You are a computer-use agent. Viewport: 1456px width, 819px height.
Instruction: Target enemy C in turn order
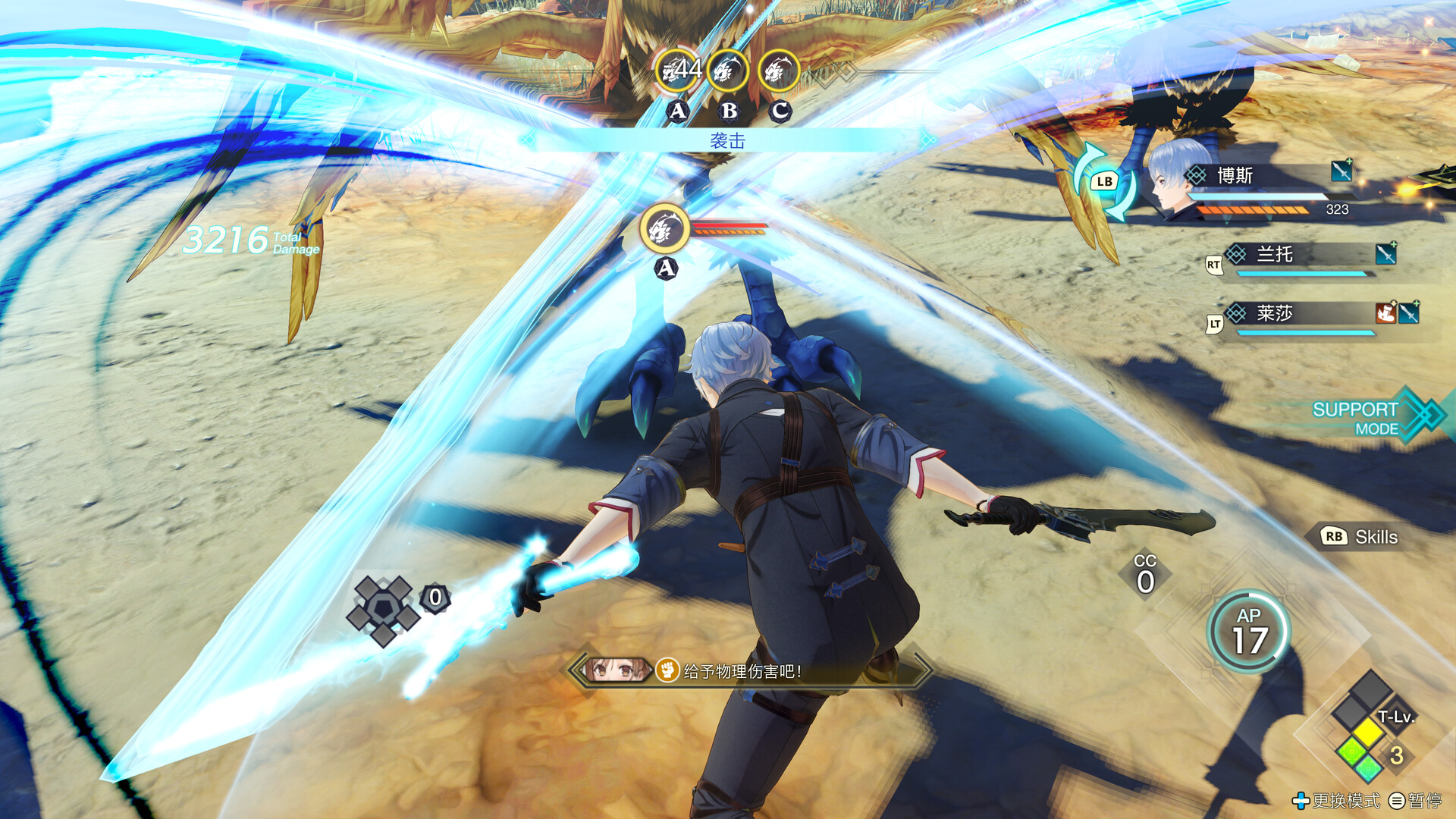pyautogui.click(x=779, y=72)
